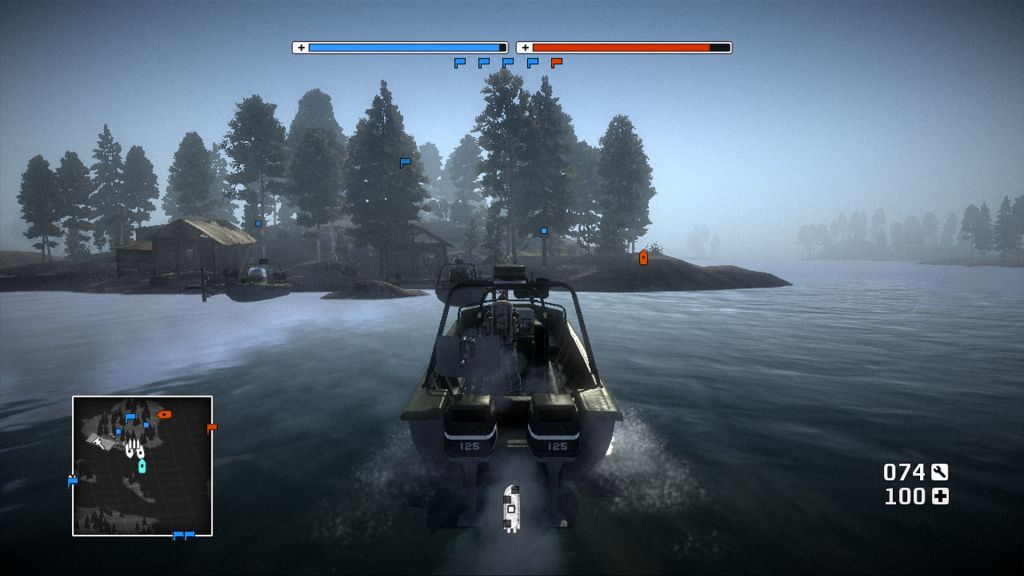Select the cyan player boat icon on the minimap
Image resolution: width=1024 pixels, height=576 pixels.
[142, 465]
